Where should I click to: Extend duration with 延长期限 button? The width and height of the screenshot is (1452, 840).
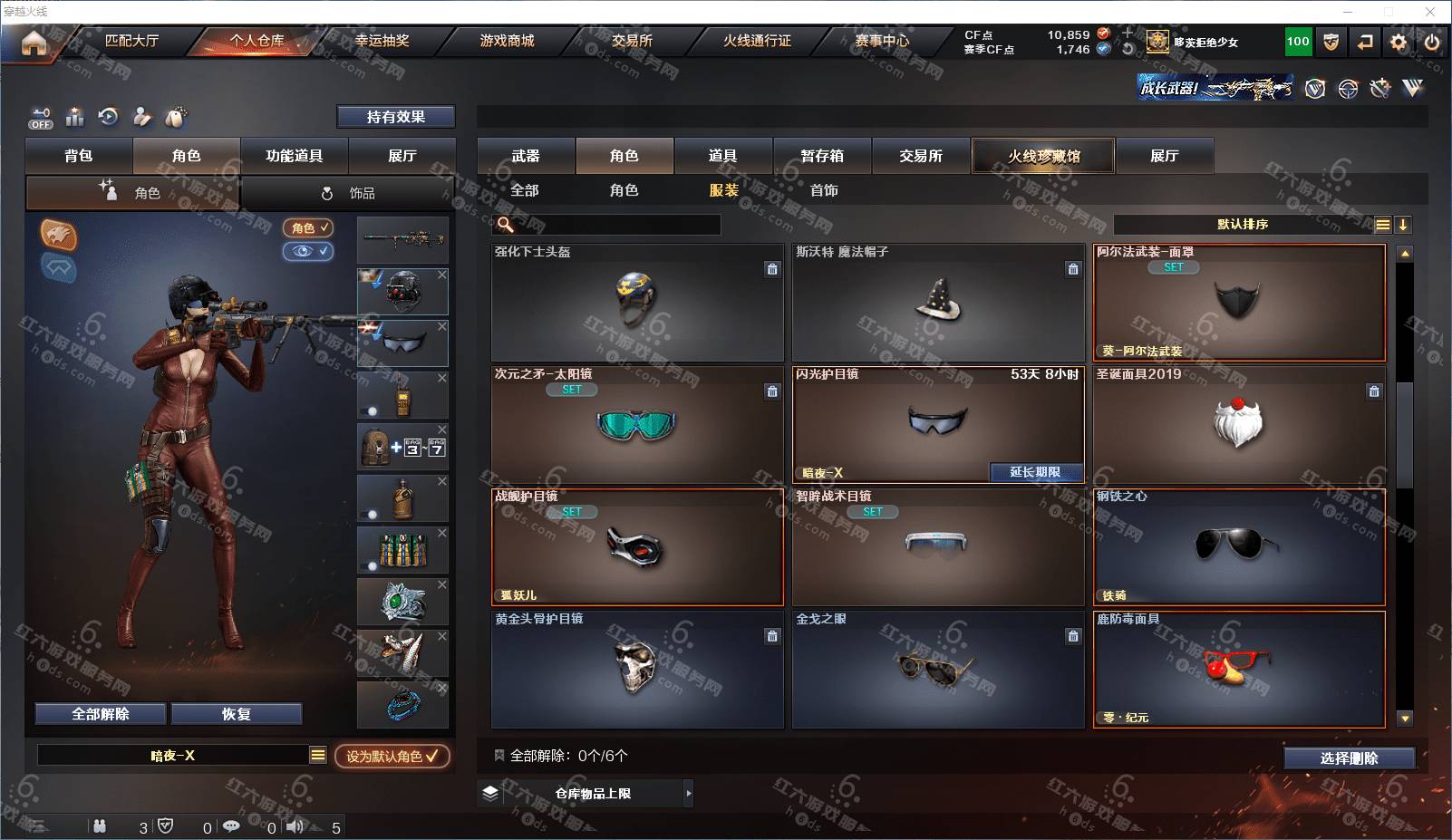tap(1035, 472)
